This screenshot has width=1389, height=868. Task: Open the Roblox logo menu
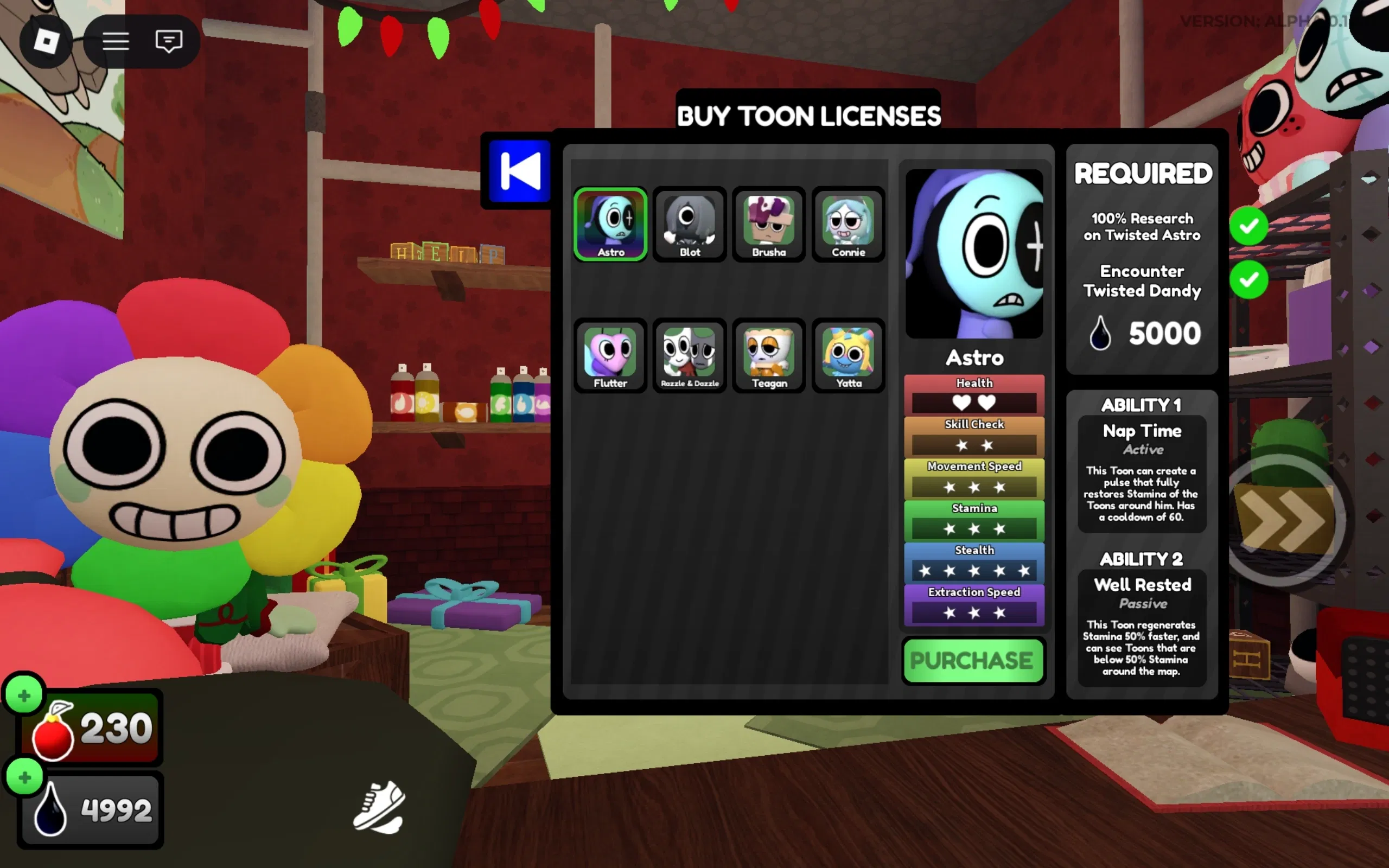click(46, 41)
